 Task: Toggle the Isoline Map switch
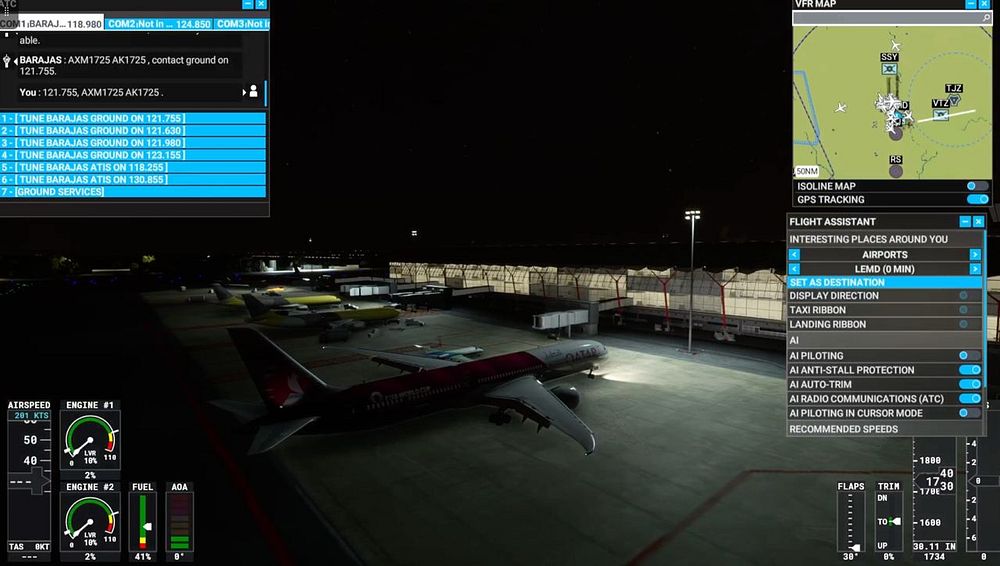(976, 186)
